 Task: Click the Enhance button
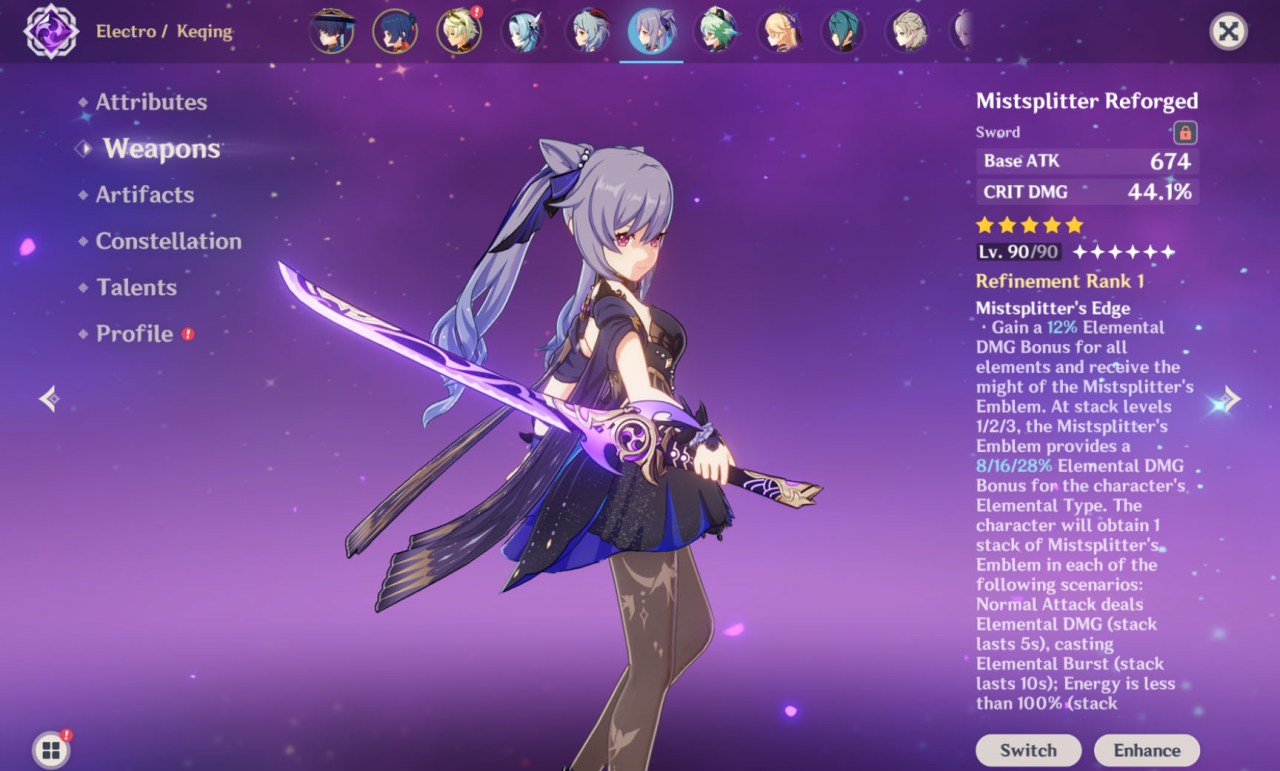pos(1147,750)
